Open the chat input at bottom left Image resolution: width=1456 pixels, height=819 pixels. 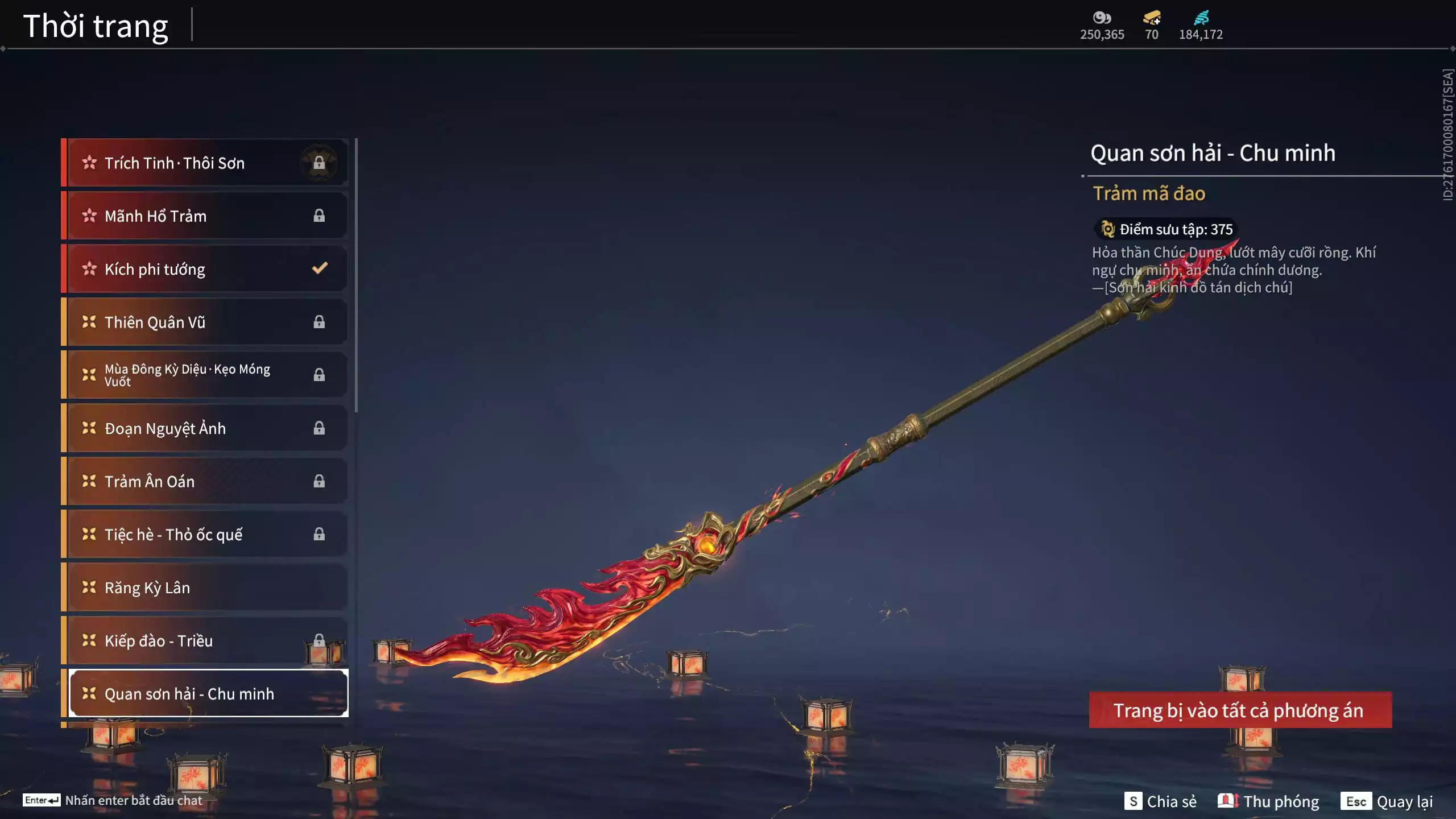113,800
